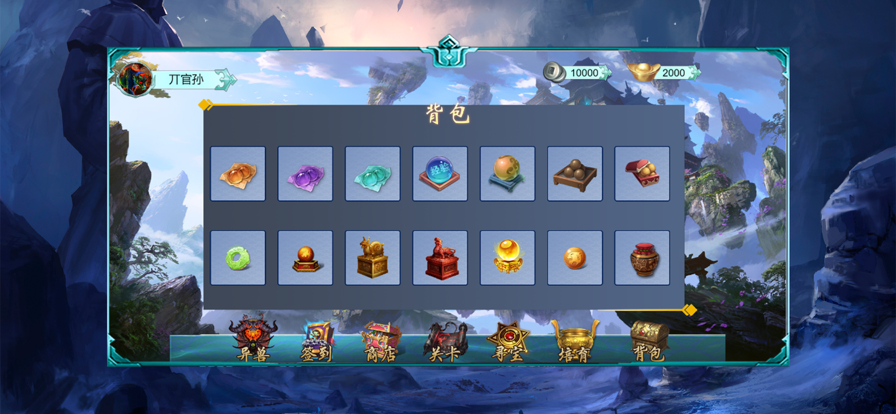Select the red beast seal item
896x414 pixels.
click(440, 258)
